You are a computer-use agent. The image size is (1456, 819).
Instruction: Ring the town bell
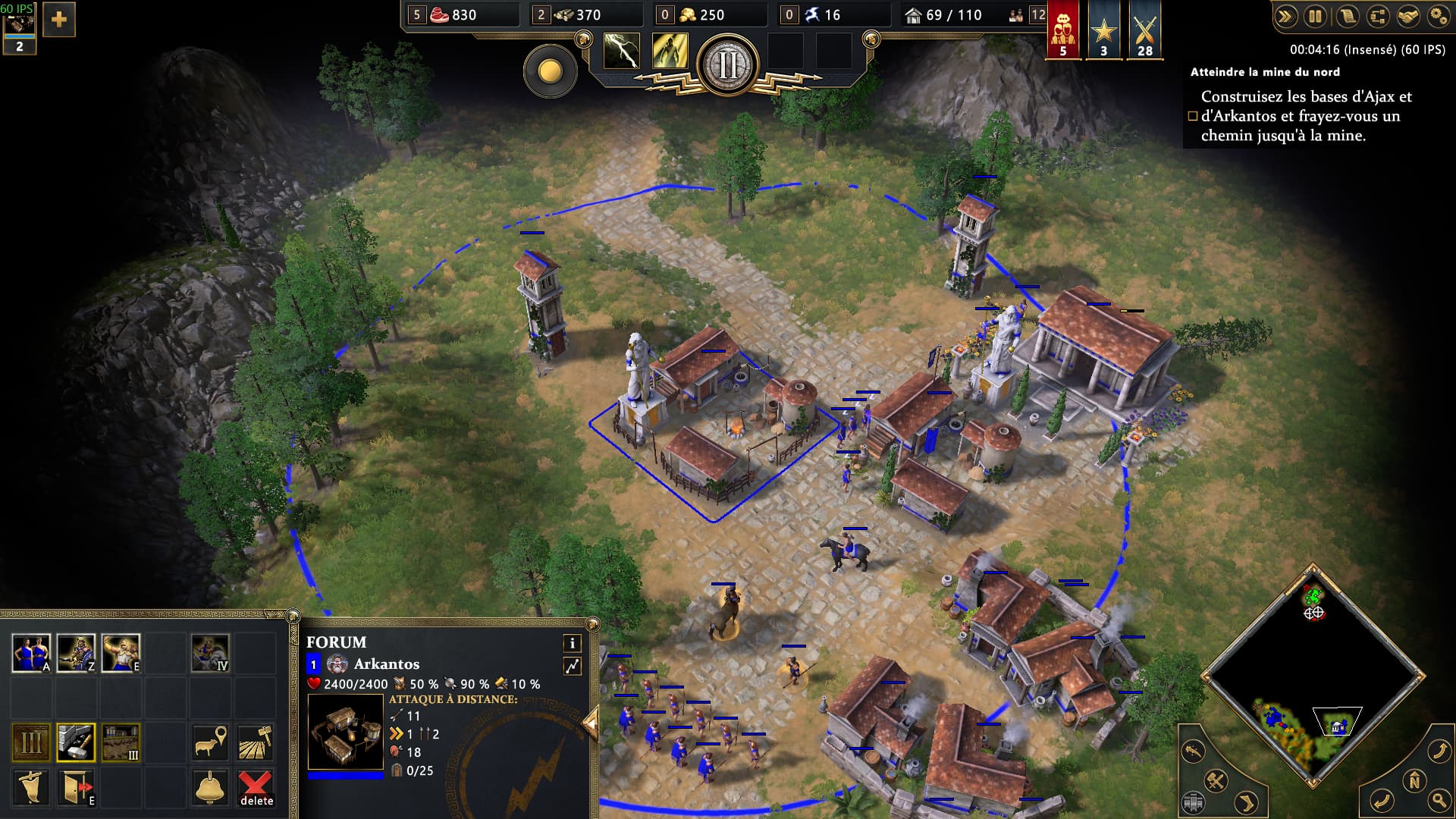(x=210, y=787)
